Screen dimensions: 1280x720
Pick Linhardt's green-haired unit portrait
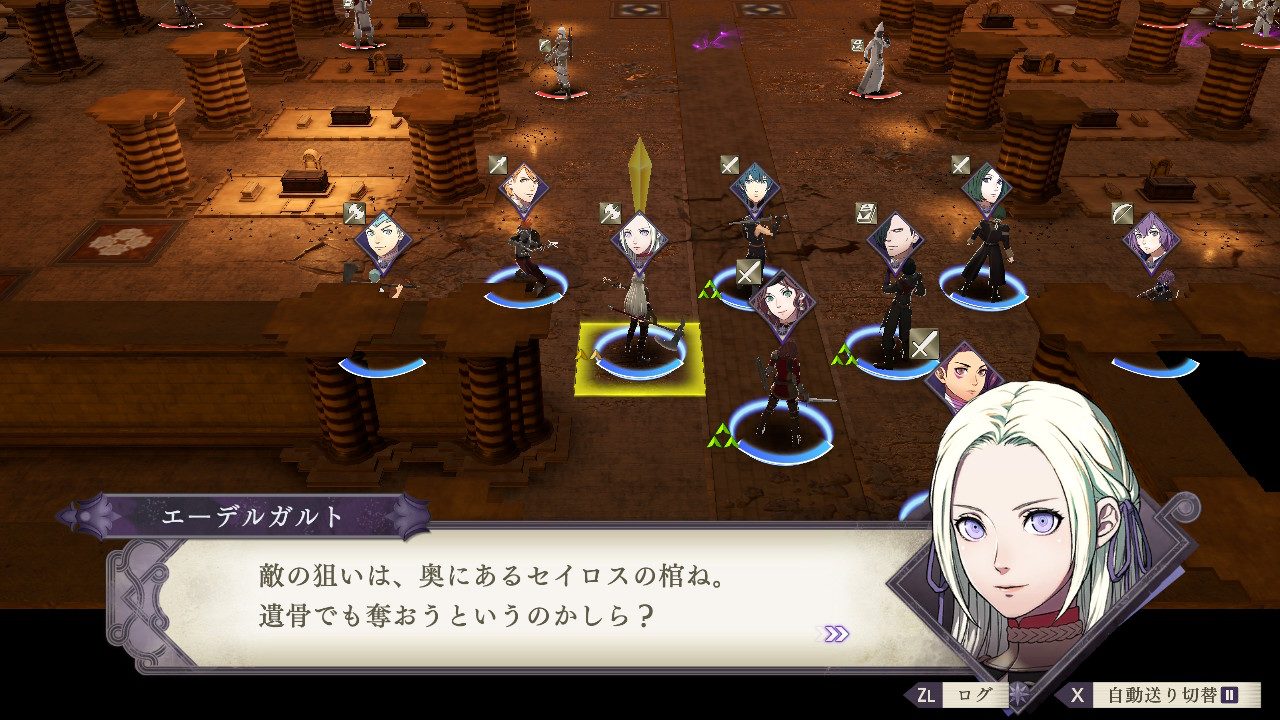(986, 190)
